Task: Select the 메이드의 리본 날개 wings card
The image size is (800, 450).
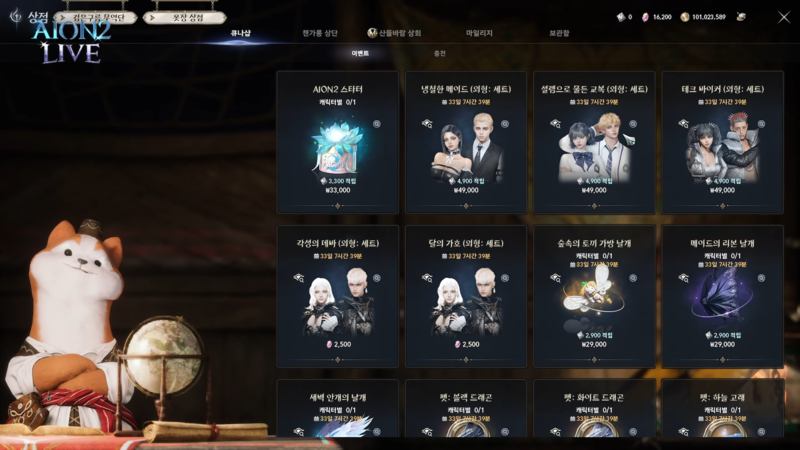Action: pyautogui.click(x=722, y=295)
